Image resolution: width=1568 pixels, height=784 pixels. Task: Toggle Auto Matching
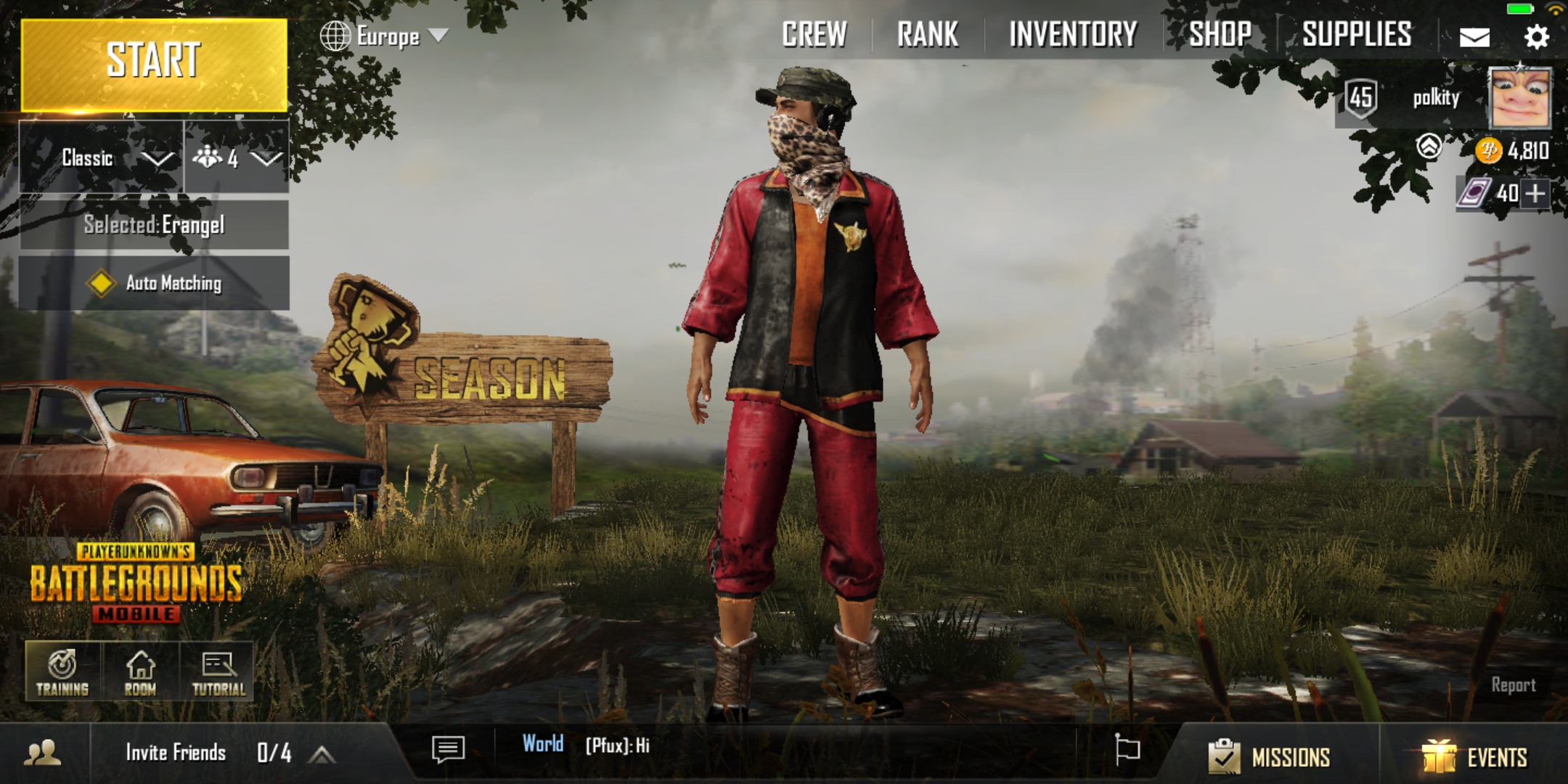pyautogui.click(x=154, y=285)
